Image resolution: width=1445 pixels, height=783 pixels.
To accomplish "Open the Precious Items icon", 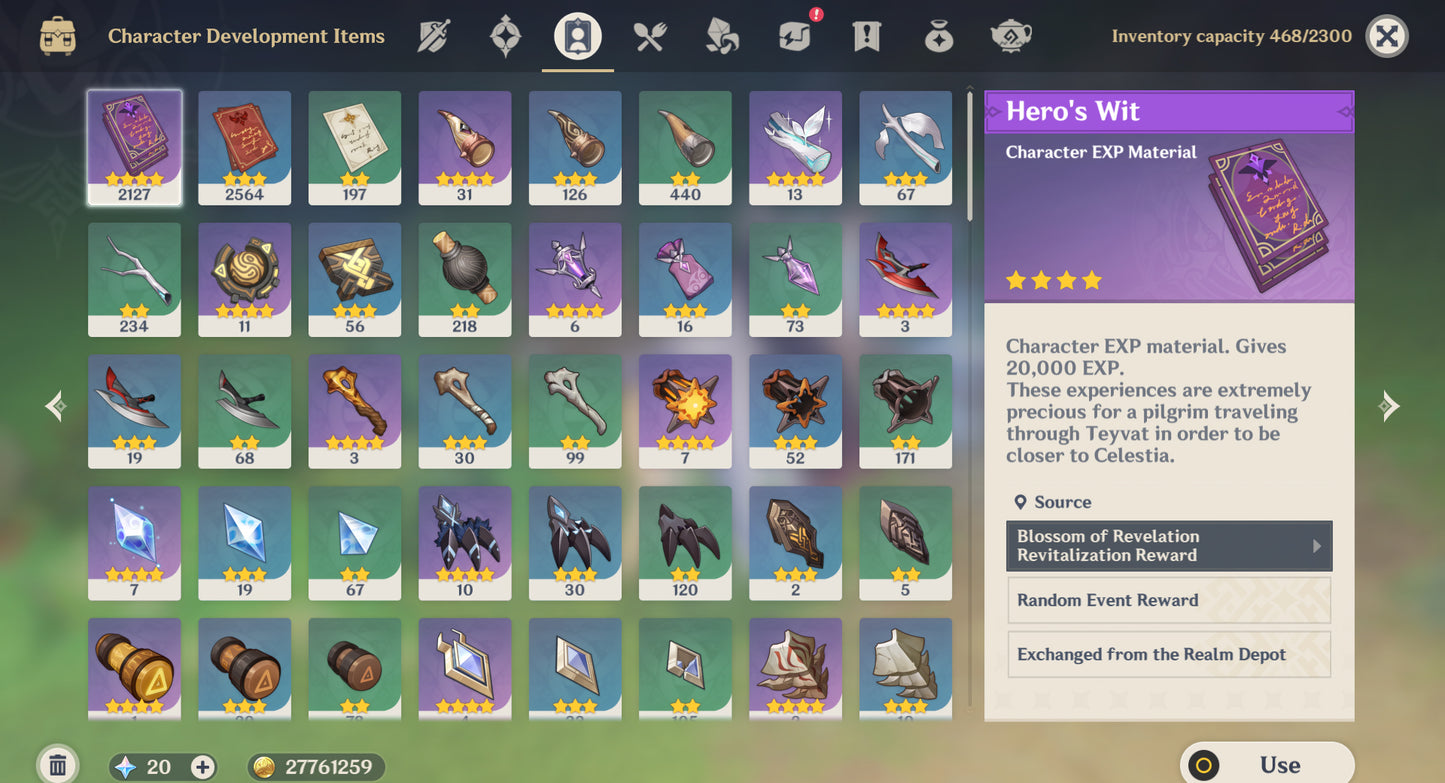I will pyautogui.click(x=938, y=35).
